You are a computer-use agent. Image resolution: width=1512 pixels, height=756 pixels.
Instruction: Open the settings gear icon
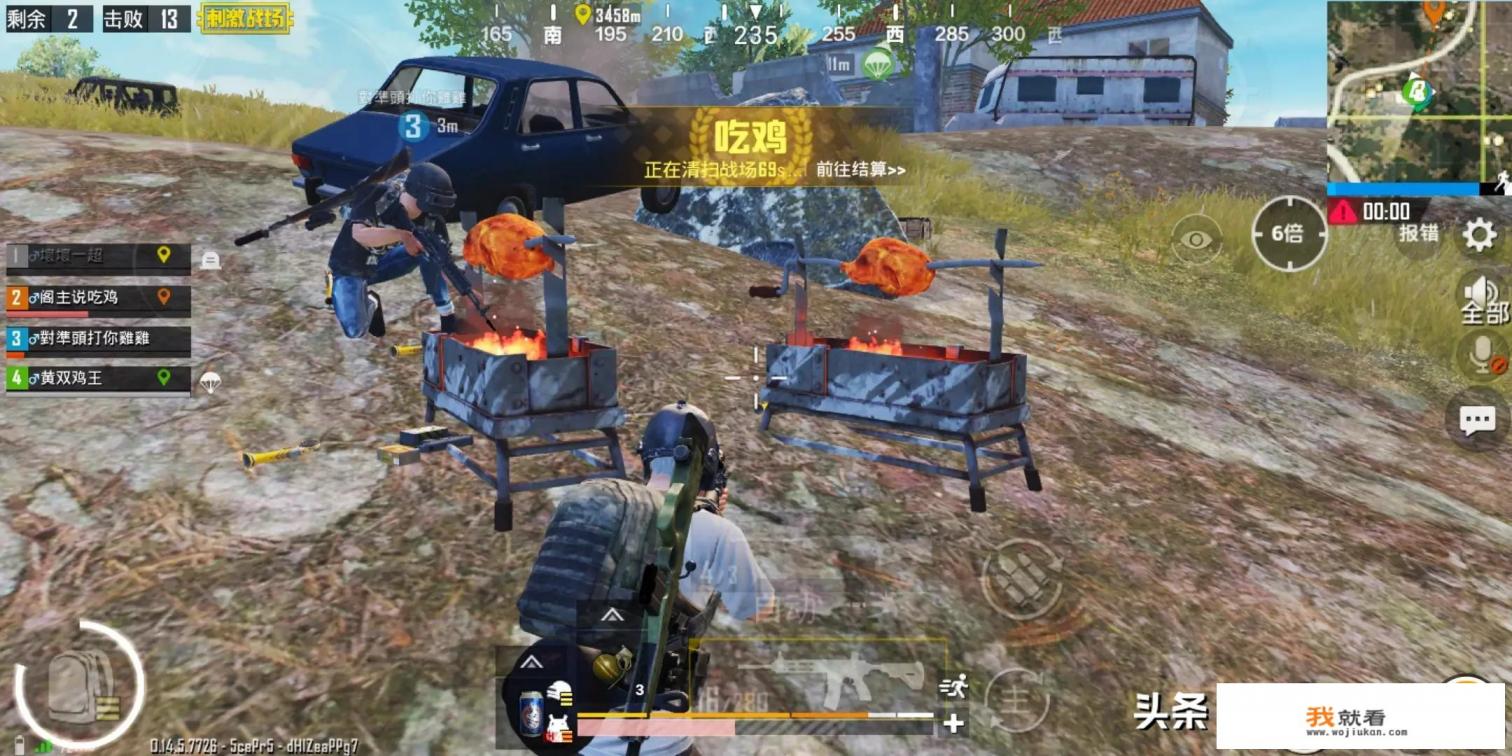click(x=1478, y=234)
